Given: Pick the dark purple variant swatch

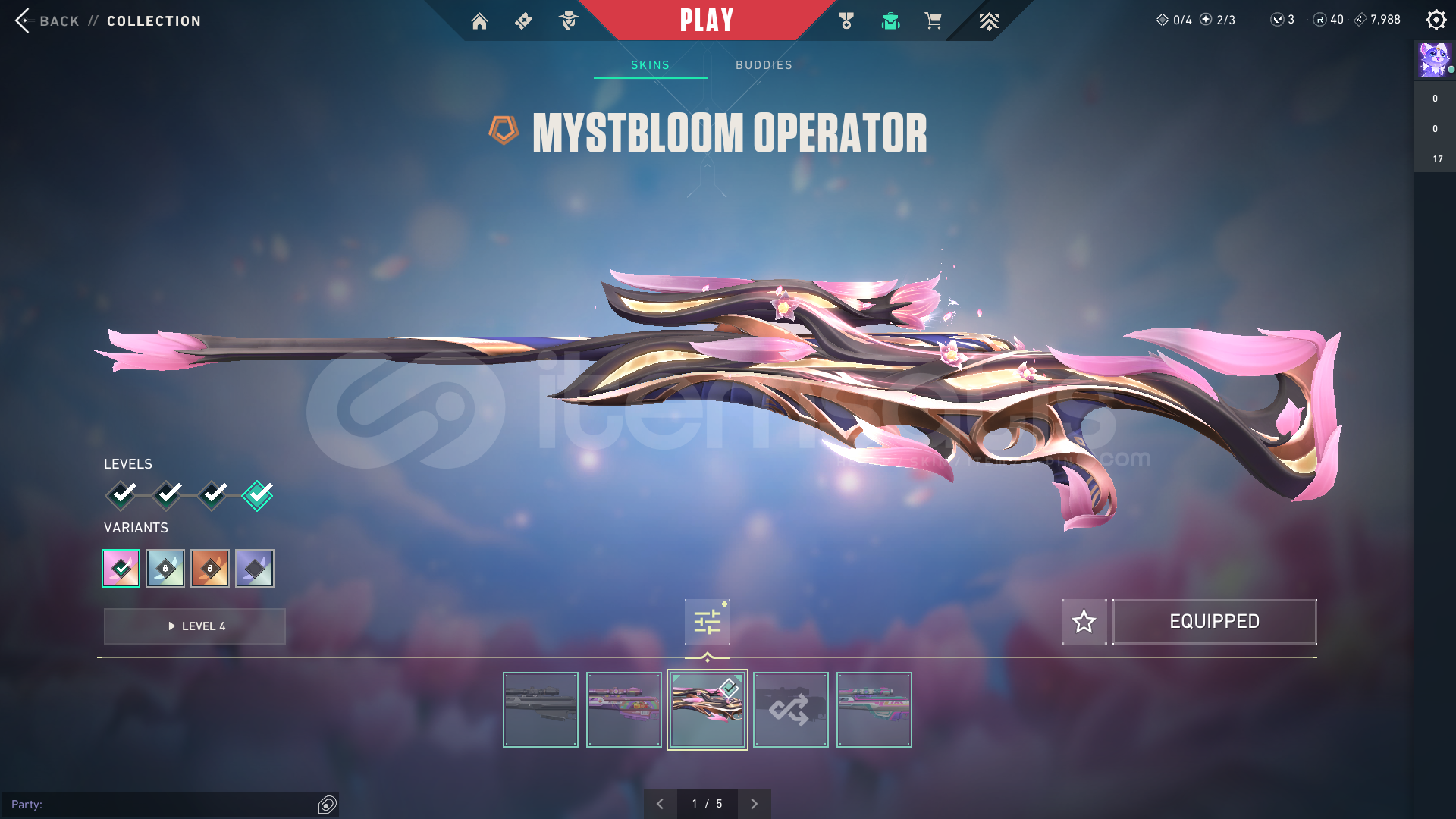Looking at the screenshot, I should [x=255, y=568].
